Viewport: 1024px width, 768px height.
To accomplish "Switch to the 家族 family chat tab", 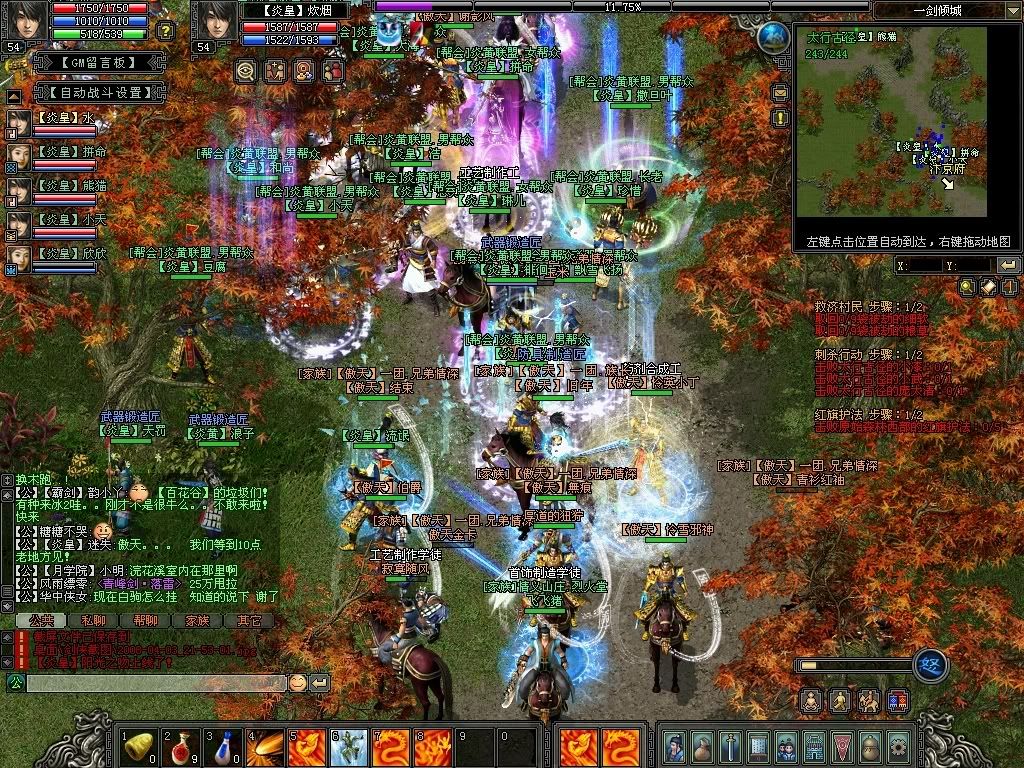I will (197, 621).
